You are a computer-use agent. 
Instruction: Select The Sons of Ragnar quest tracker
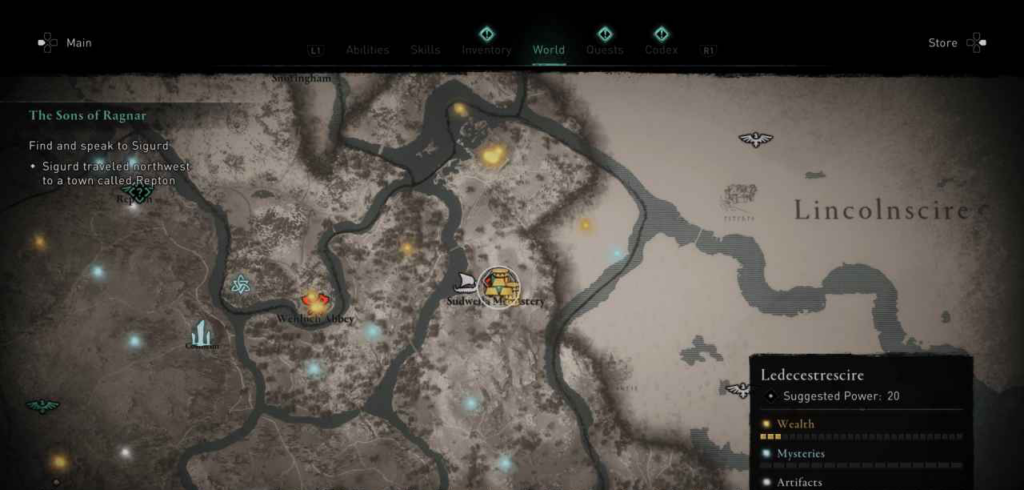[x=87, y=116]
